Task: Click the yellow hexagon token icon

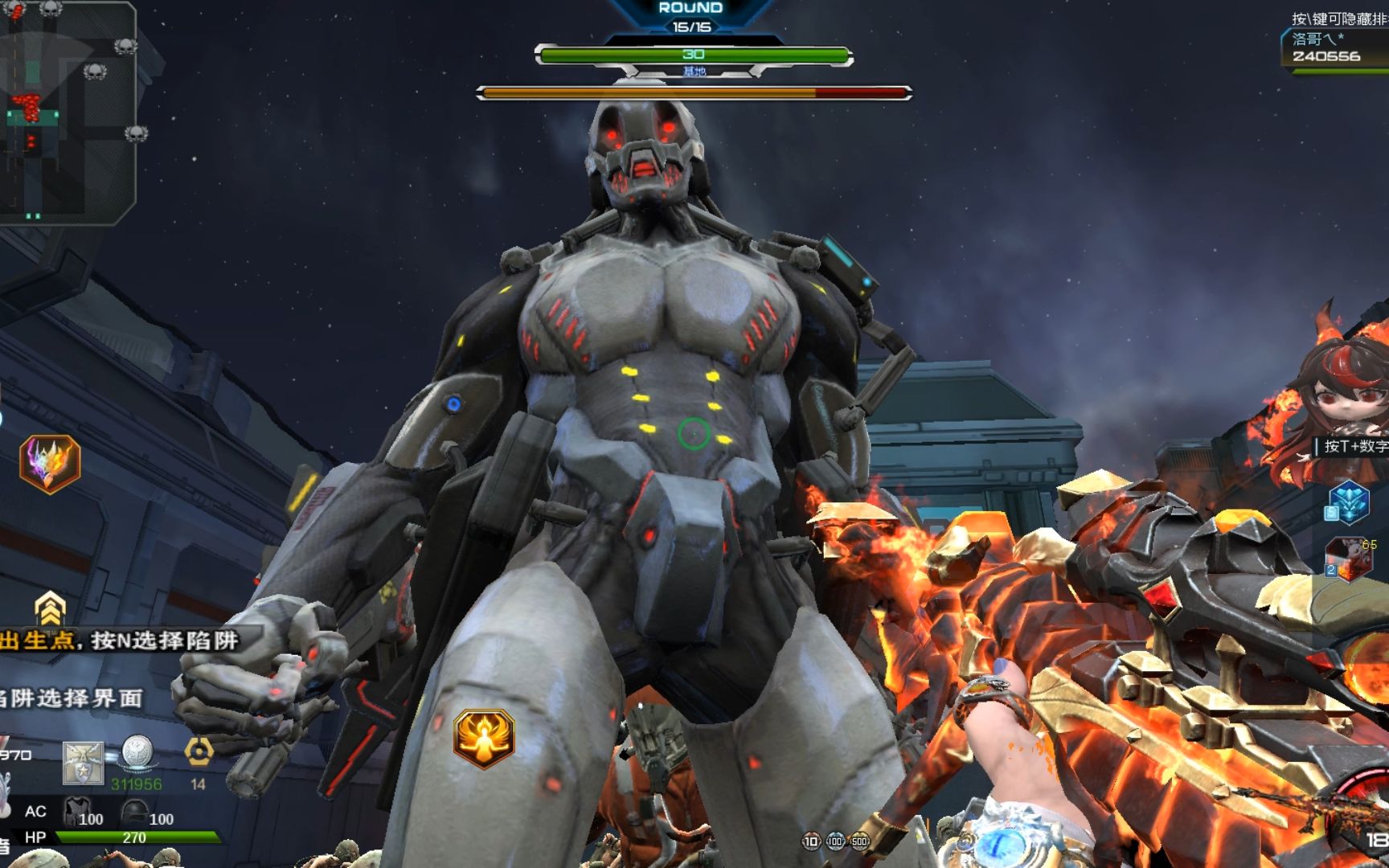Action: coord(199,751)
